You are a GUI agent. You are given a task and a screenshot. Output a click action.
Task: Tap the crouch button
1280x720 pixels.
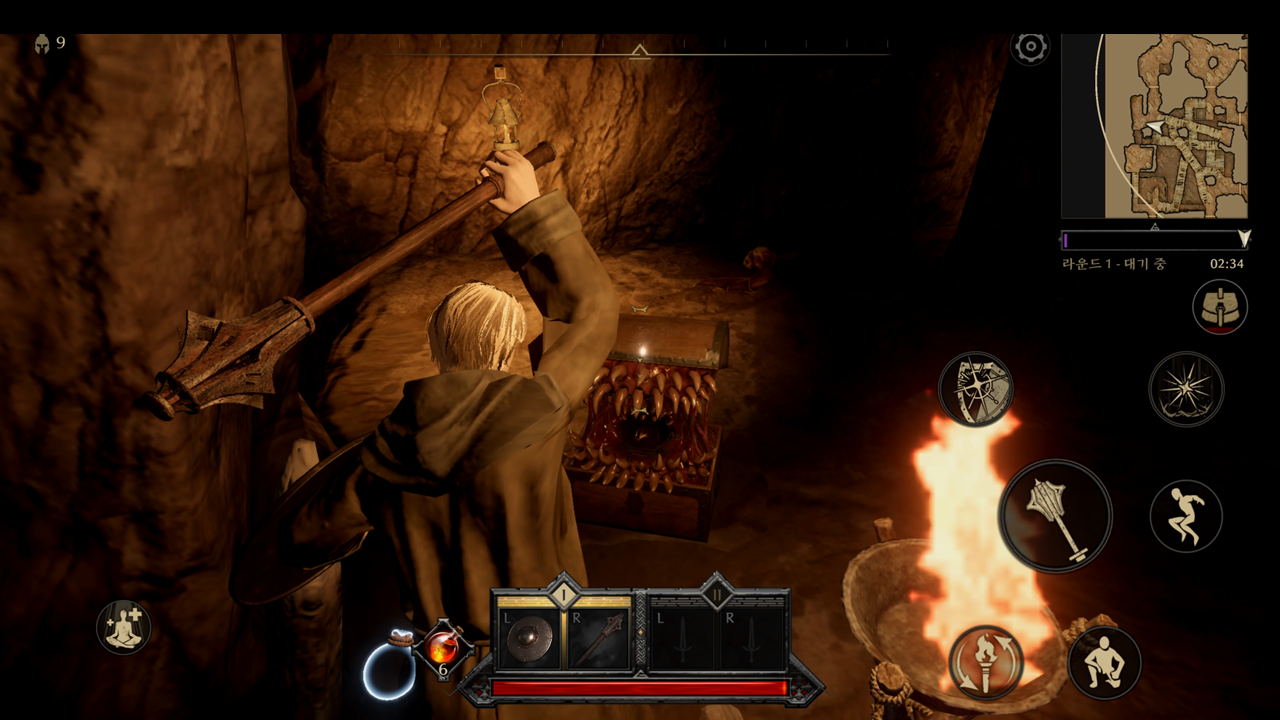[1104, 662]
